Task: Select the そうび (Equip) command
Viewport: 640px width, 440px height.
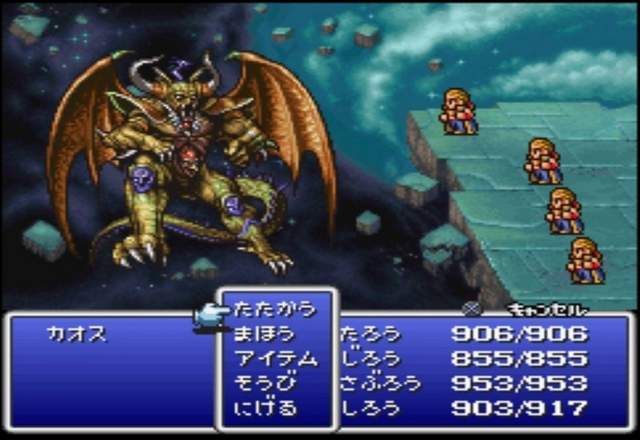Action: 264,382
